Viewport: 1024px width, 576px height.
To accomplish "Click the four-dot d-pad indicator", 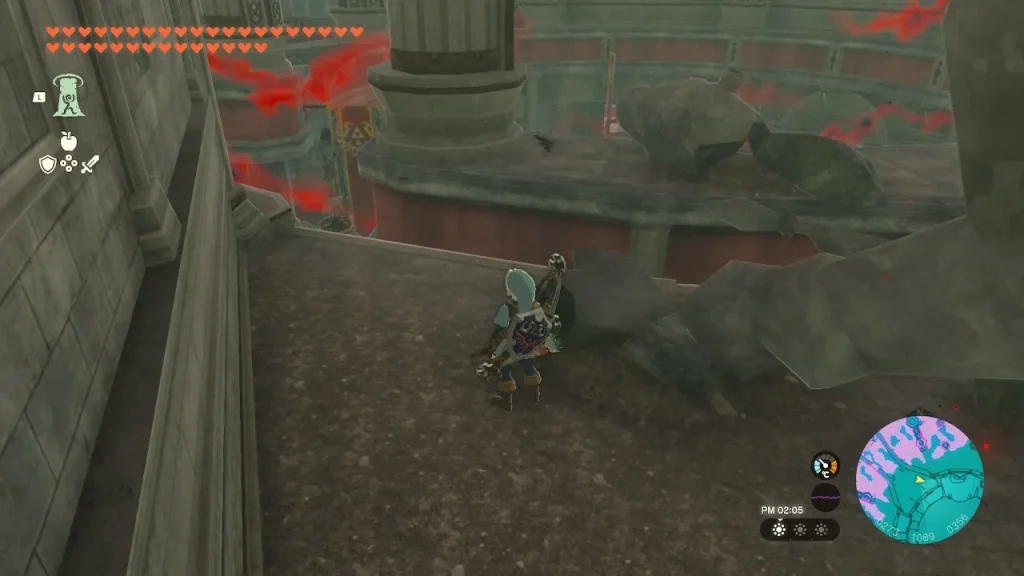I will (x=69, y=164).
